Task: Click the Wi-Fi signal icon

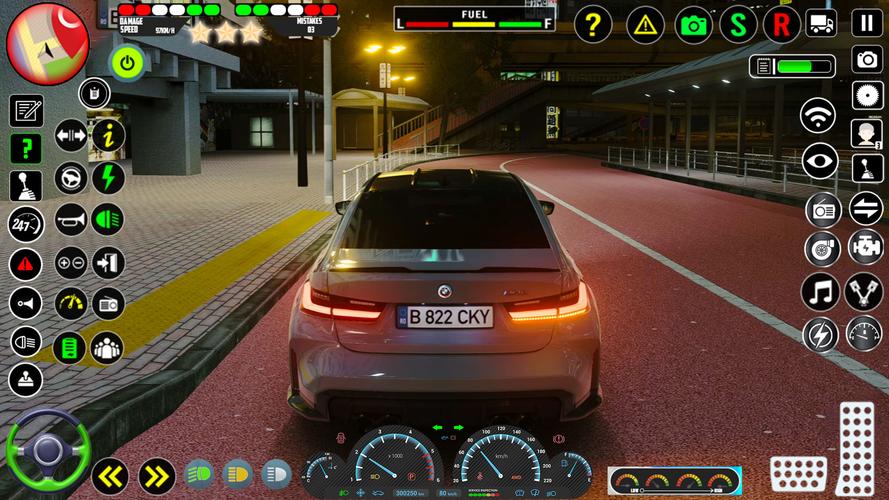Action: [818, 115]
